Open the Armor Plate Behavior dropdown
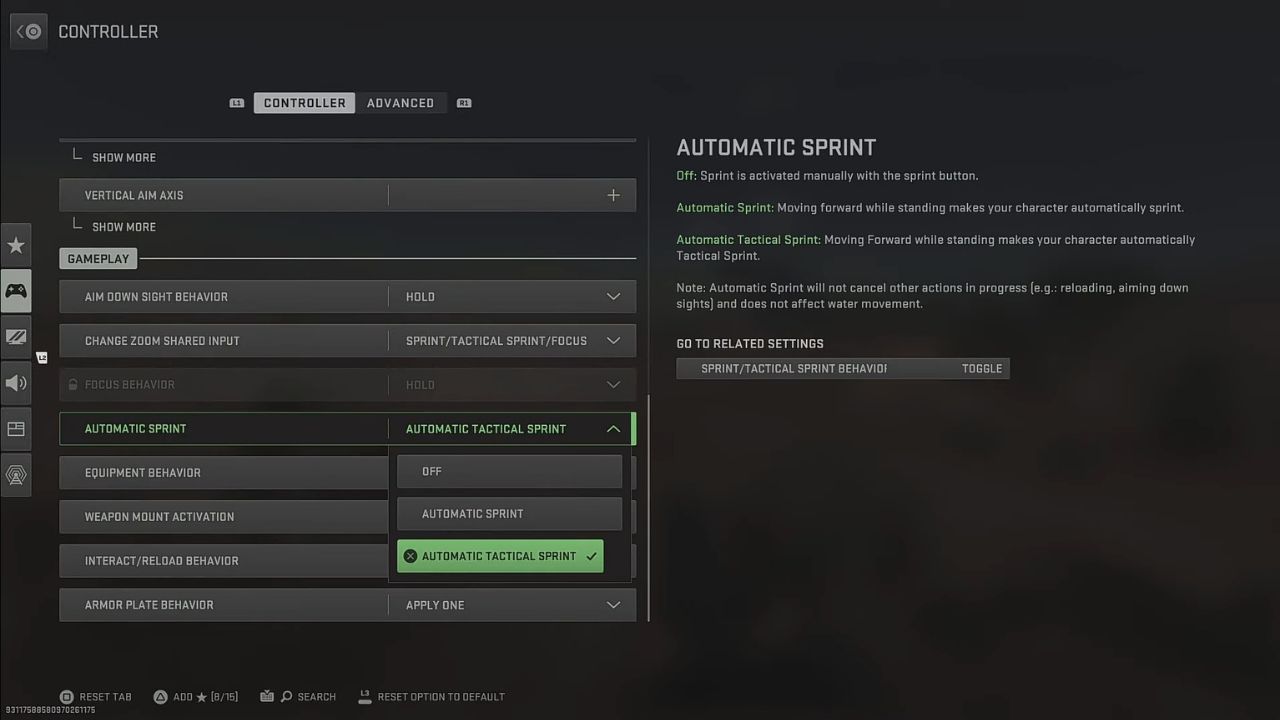Viewport: 1280px width, 720px height. (x=613, y=604)
